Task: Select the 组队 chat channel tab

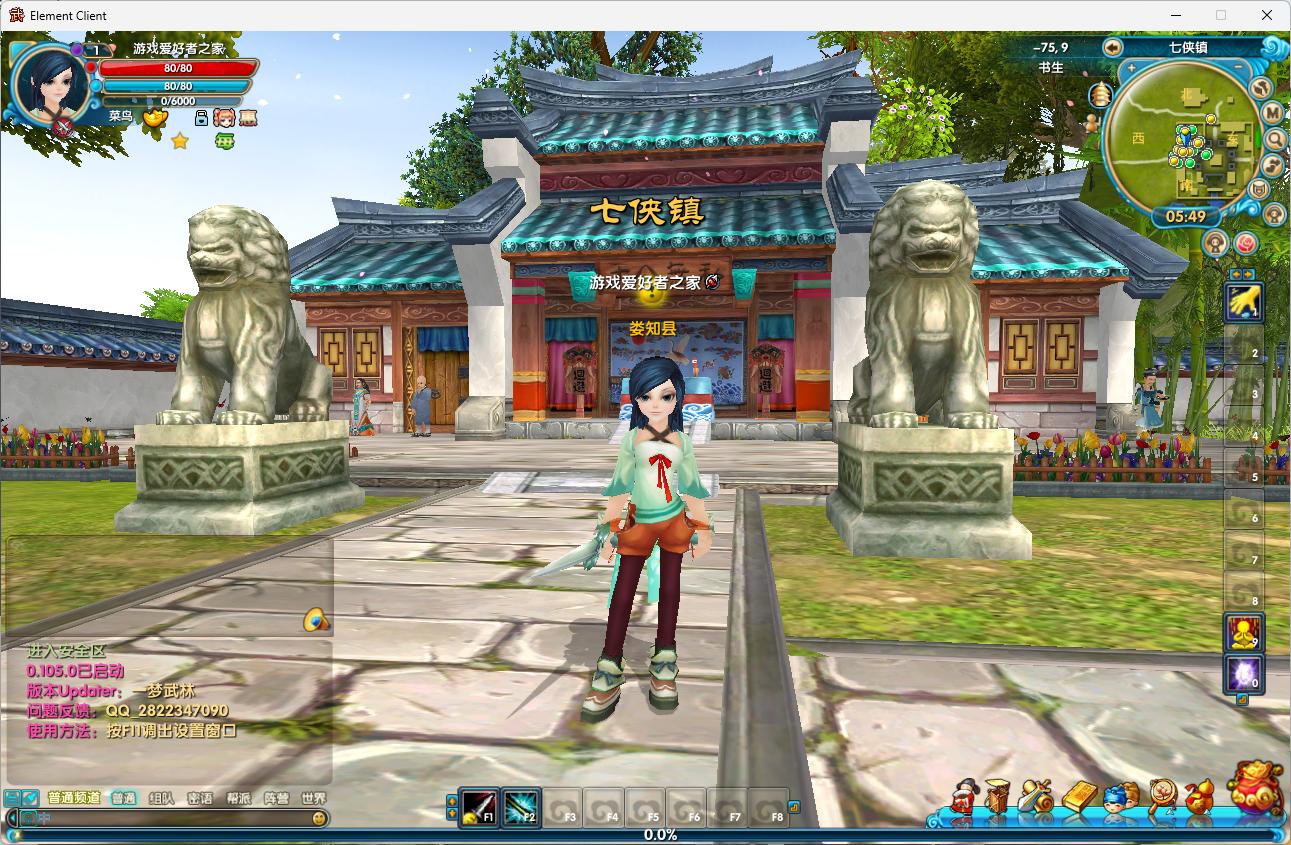Action: 161,798
